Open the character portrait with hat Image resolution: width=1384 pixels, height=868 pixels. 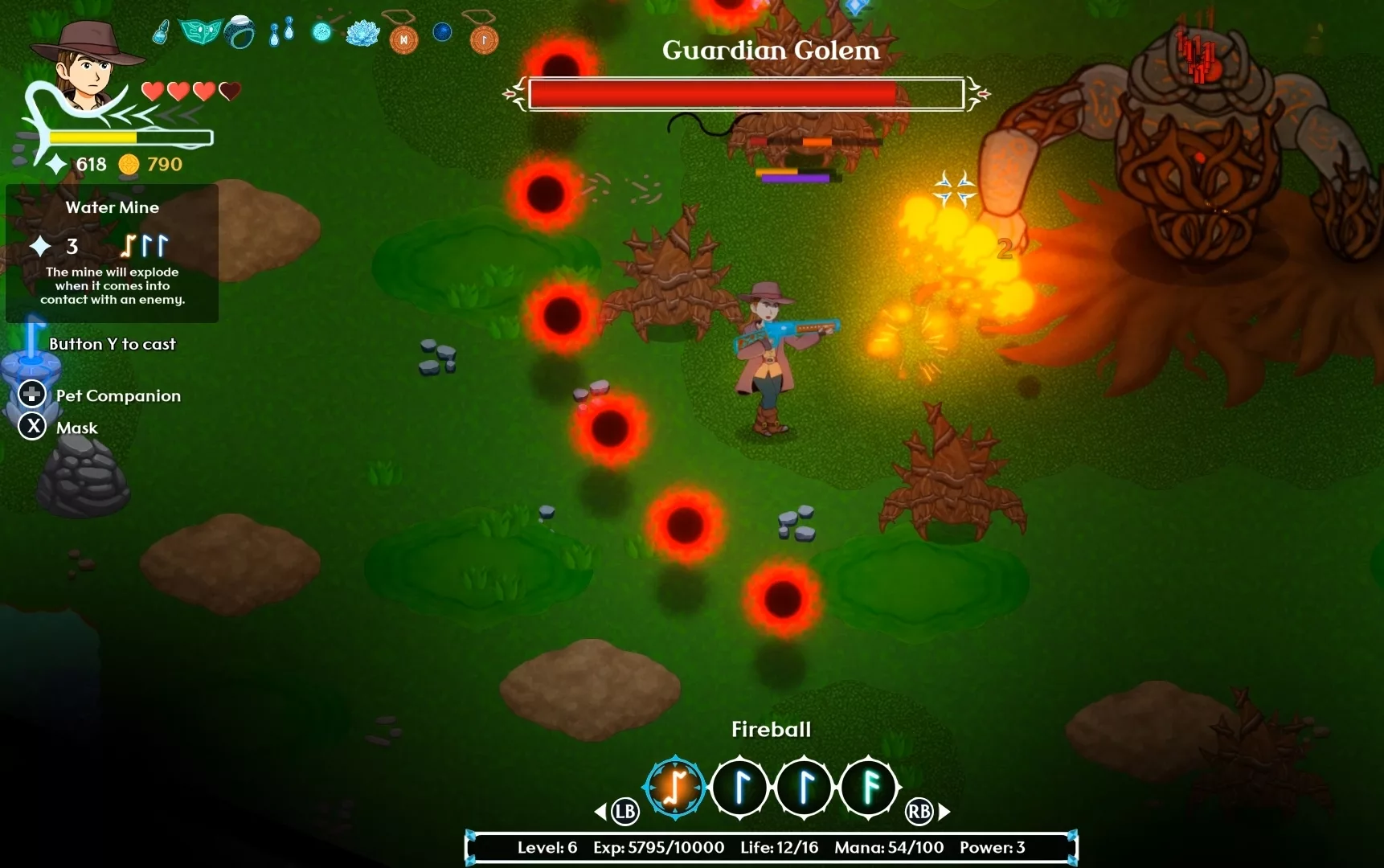(88, 66)
